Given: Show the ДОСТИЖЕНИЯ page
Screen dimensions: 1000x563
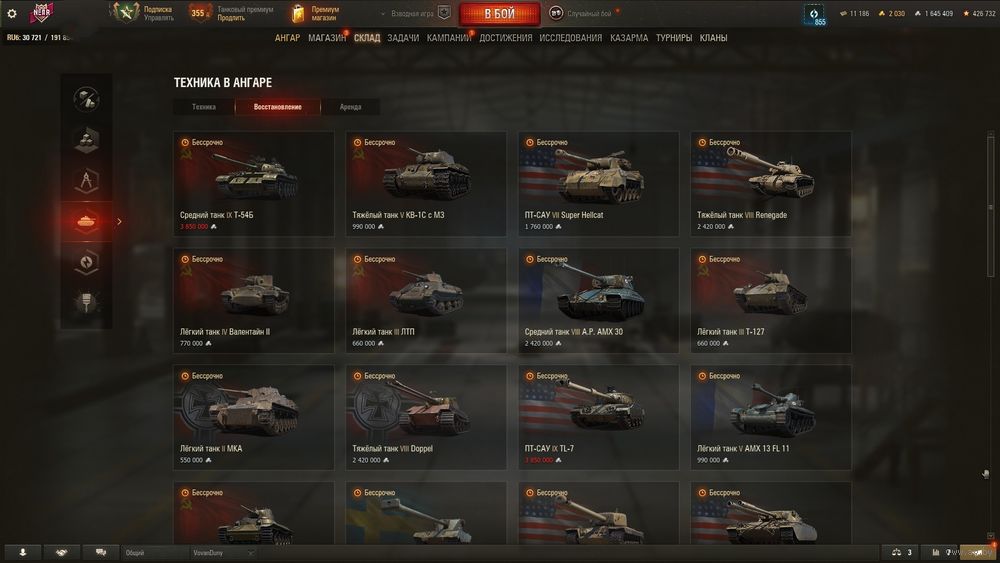Looking at the screenshot, I should [505, 38].
